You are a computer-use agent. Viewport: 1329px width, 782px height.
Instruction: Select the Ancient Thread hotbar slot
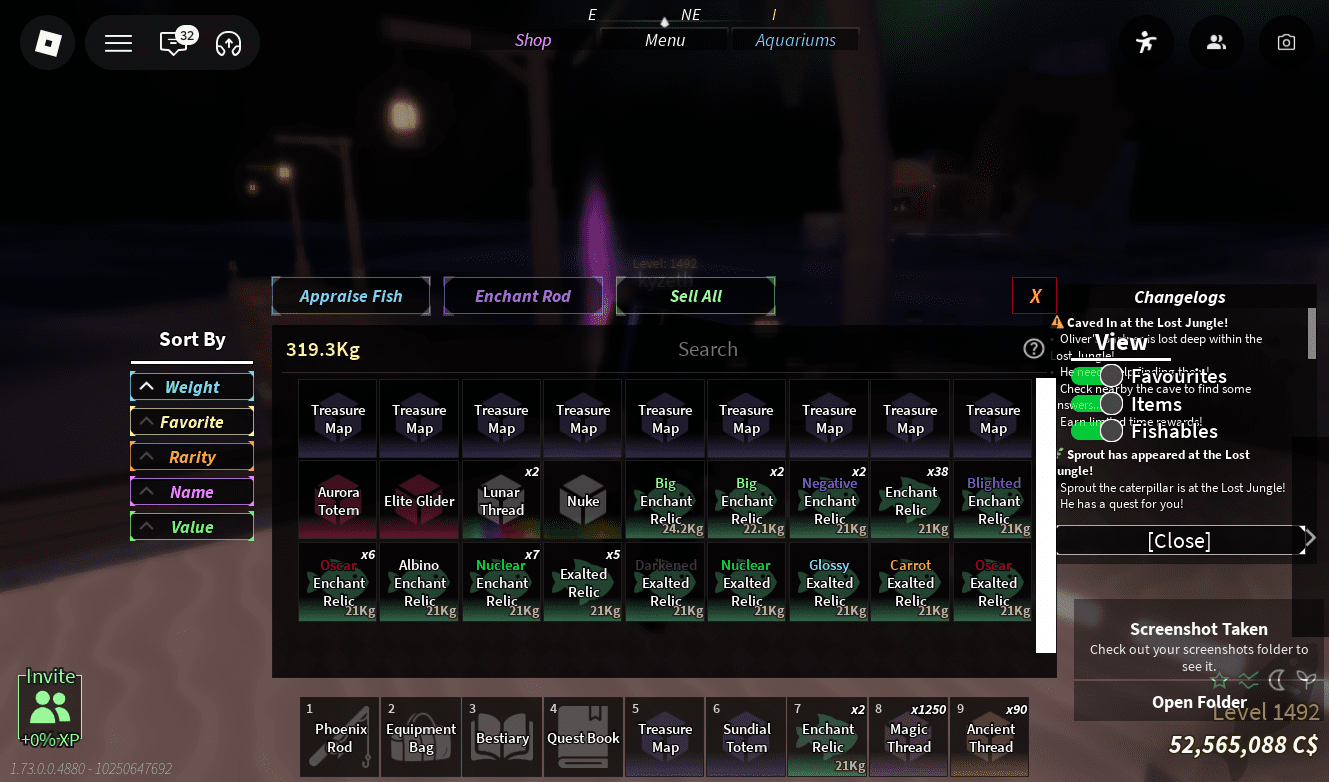click(x=990, y=737)
